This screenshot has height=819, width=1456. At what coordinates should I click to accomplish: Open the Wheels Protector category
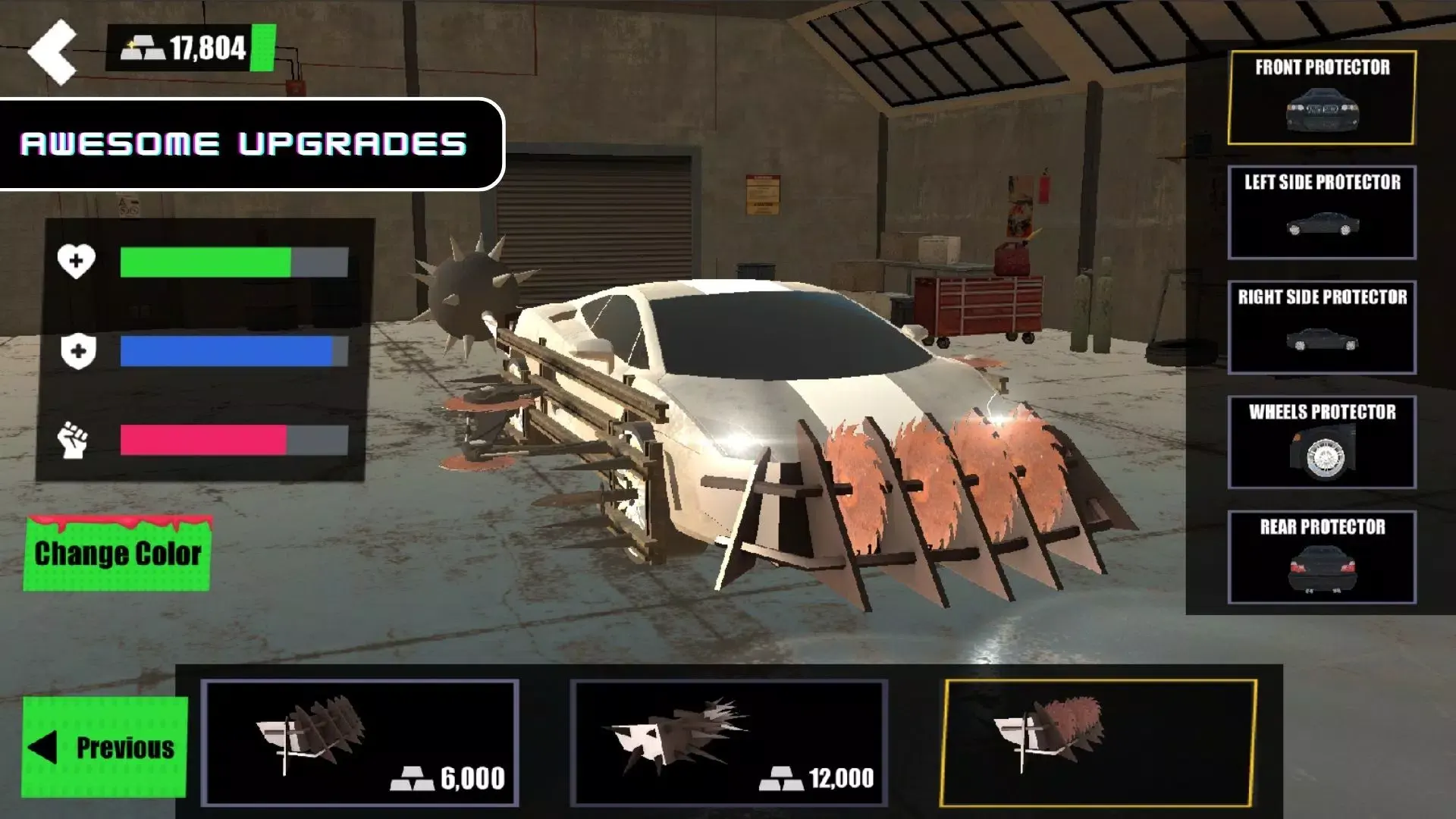point(1322,442)
